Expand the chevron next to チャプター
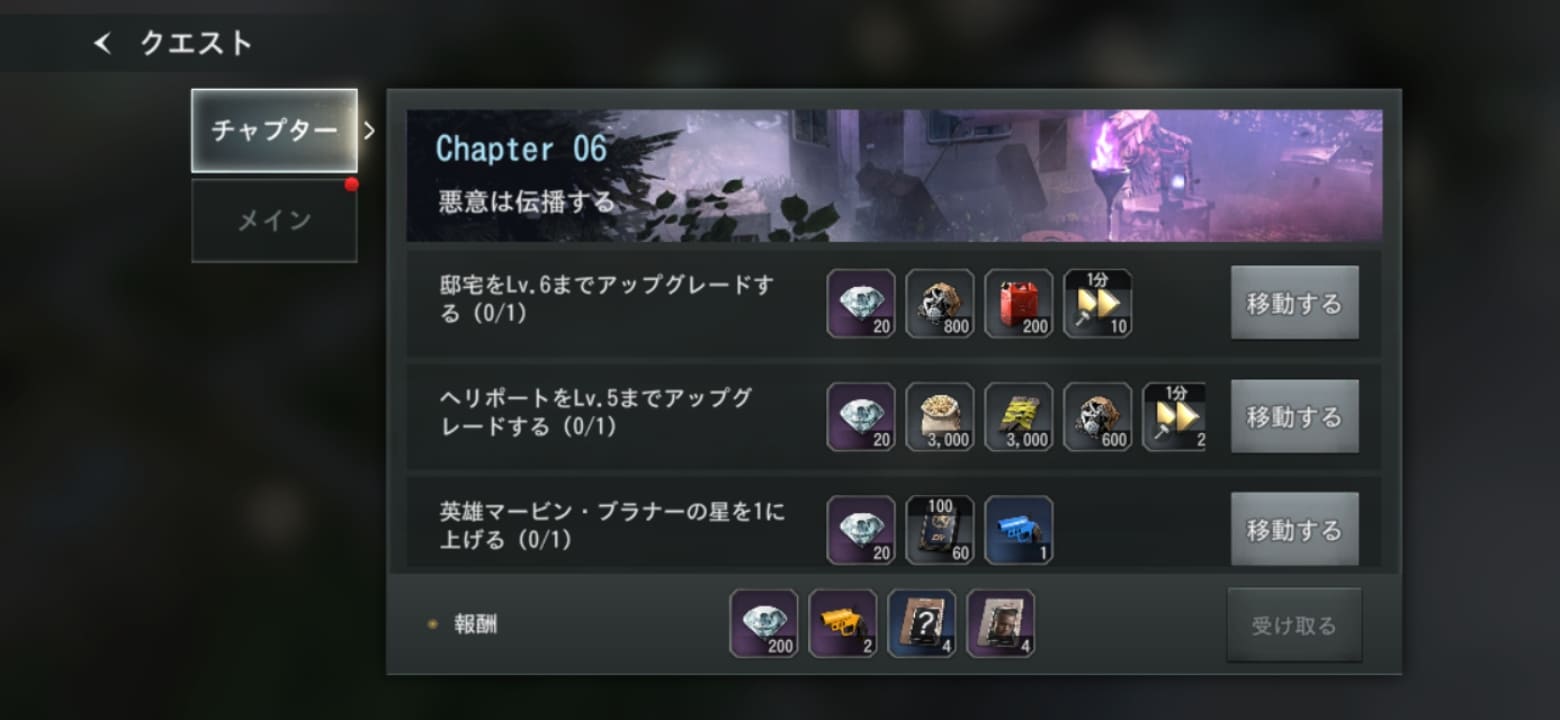This screenshot has height=720, width=1560. point(371,130)
